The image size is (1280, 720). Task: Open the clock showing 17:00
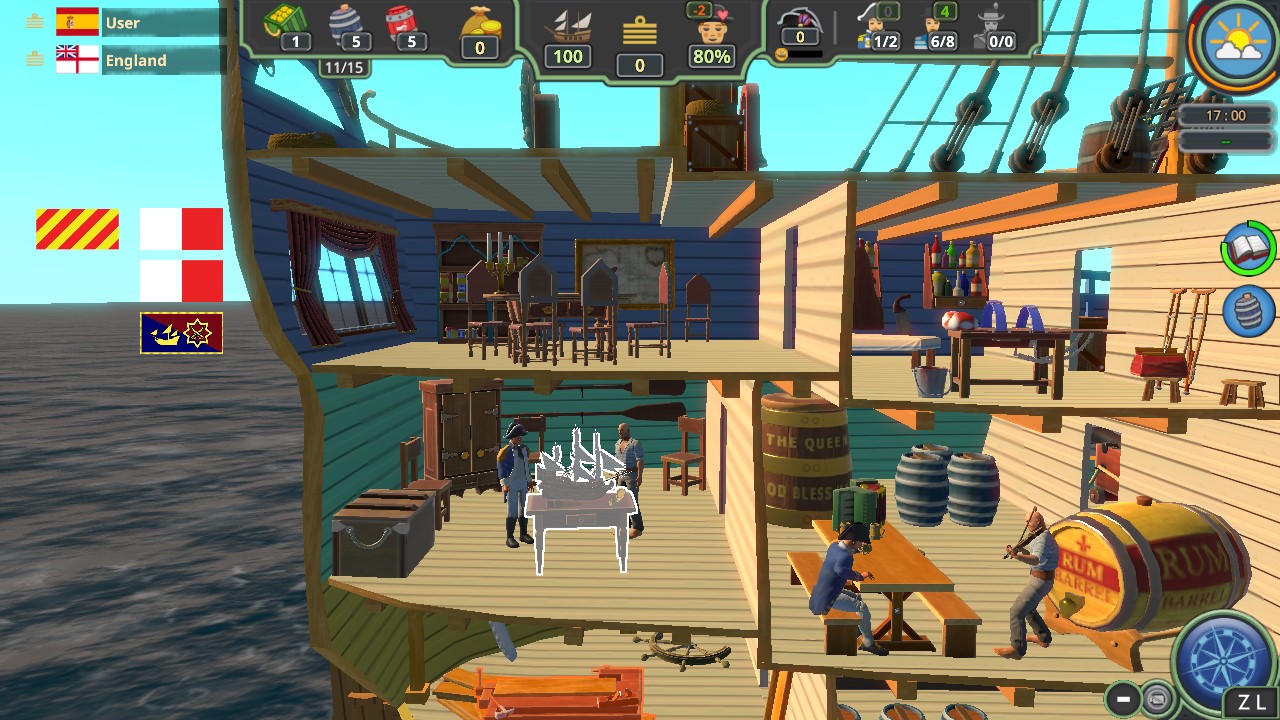[x=1225, y=114]
